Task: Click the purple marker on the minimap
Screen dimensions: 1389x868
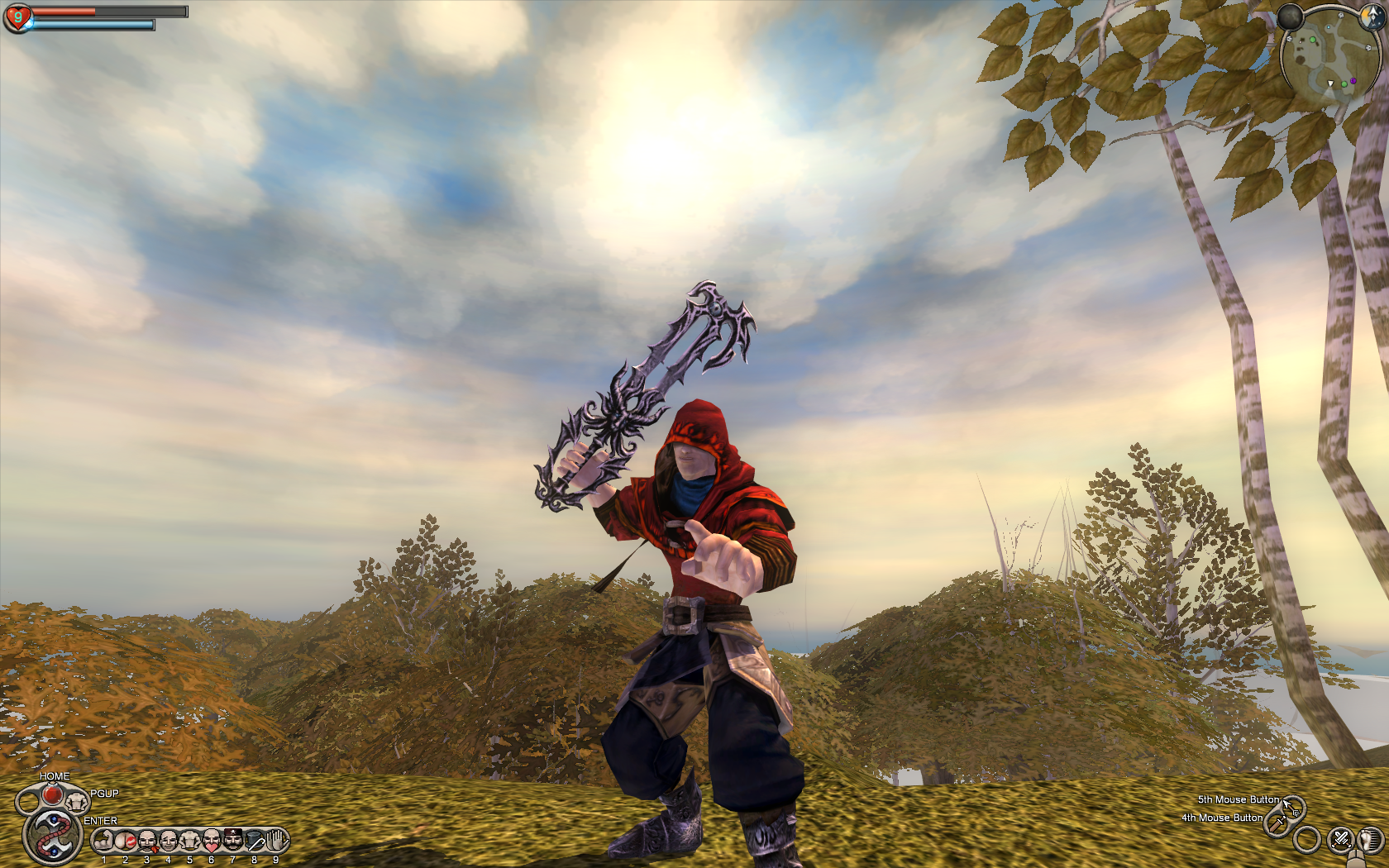Action: 1353,81
